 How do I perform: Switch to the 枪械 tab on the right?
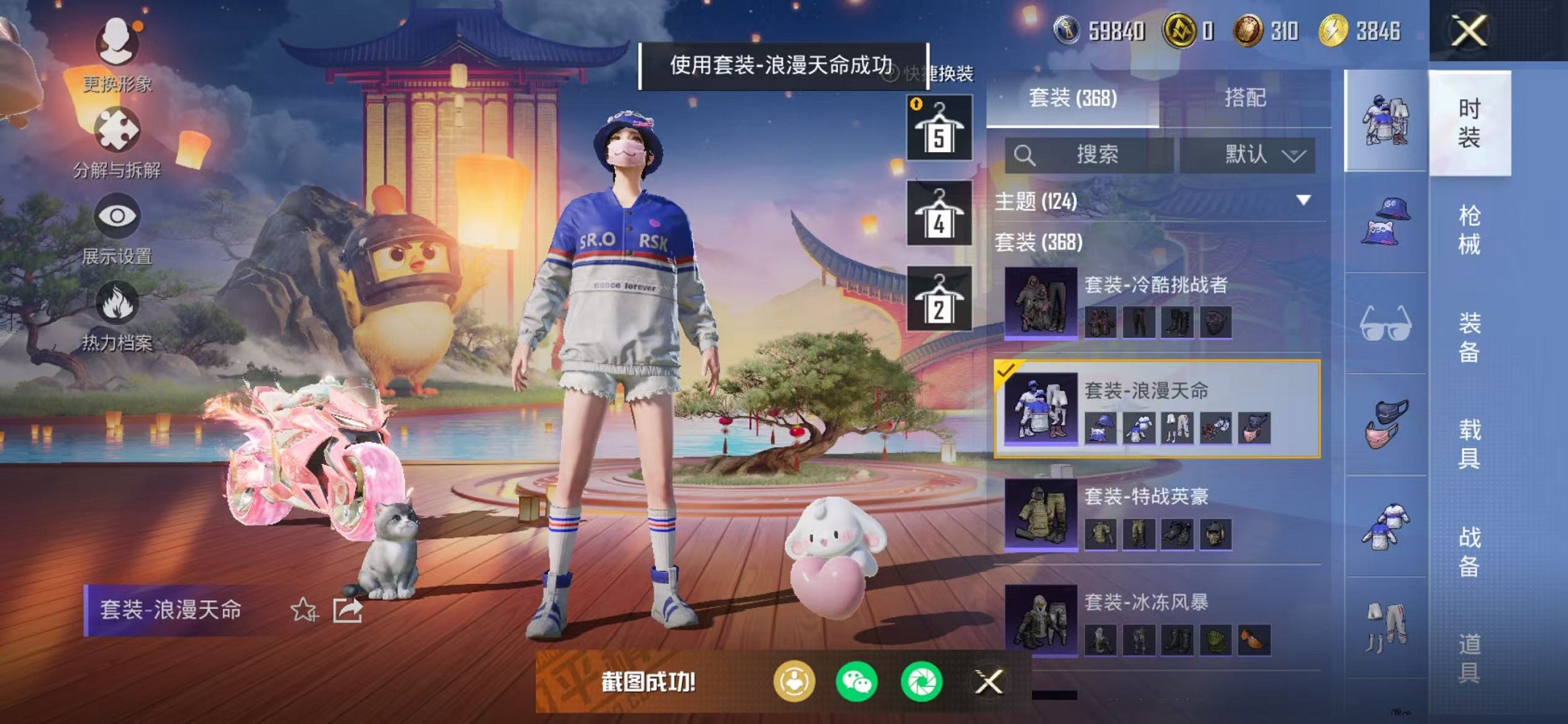point(1473,226)
